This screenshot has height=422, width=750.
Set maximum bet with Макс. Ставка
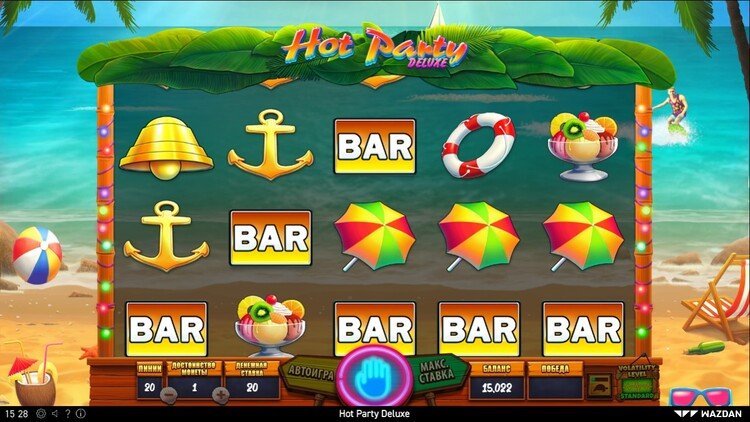pyautogui.click(x=436, y=371)
